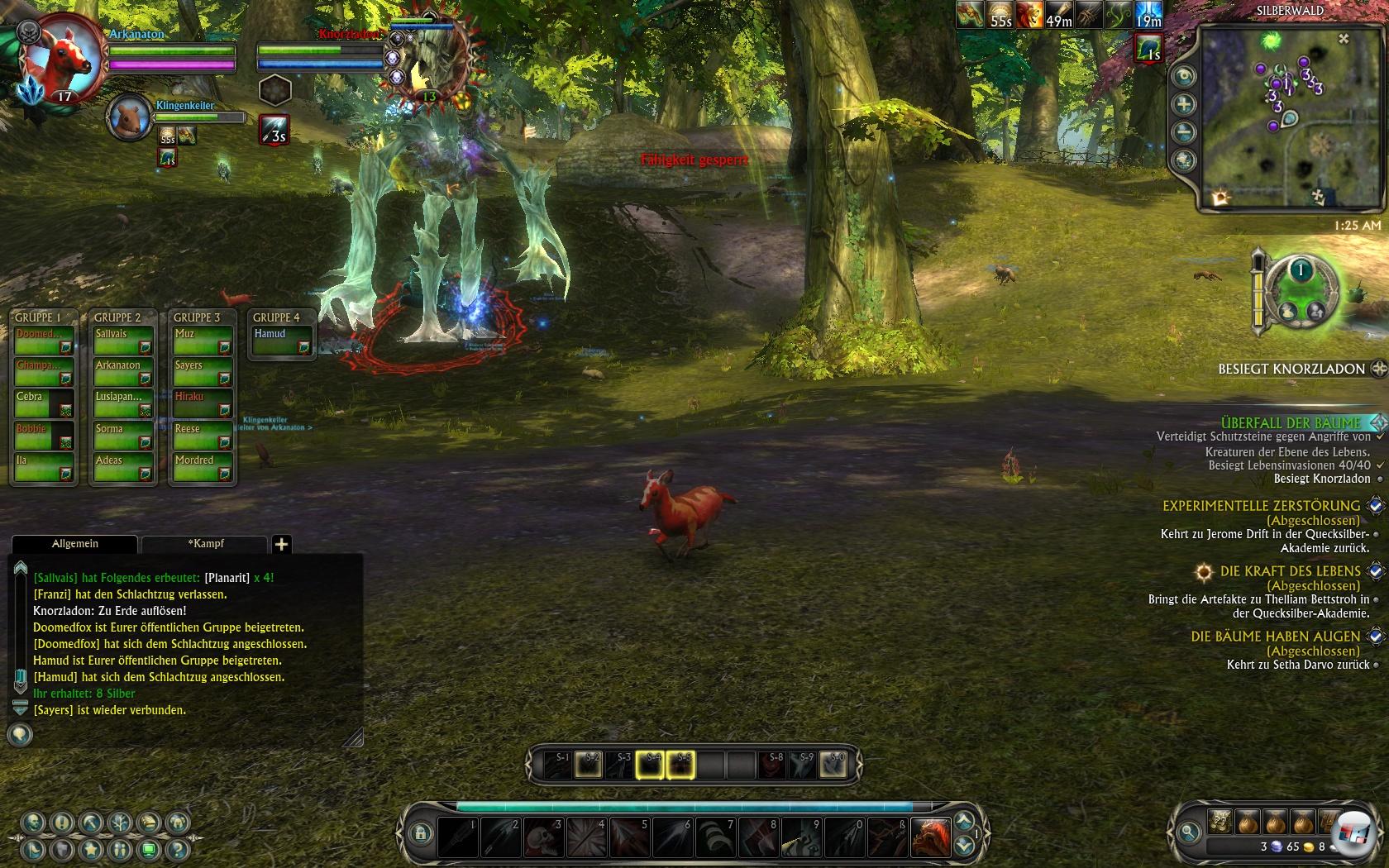Screen dimensions: 1389x868
Task: Open the character head menu button
Action: (35, 823)
